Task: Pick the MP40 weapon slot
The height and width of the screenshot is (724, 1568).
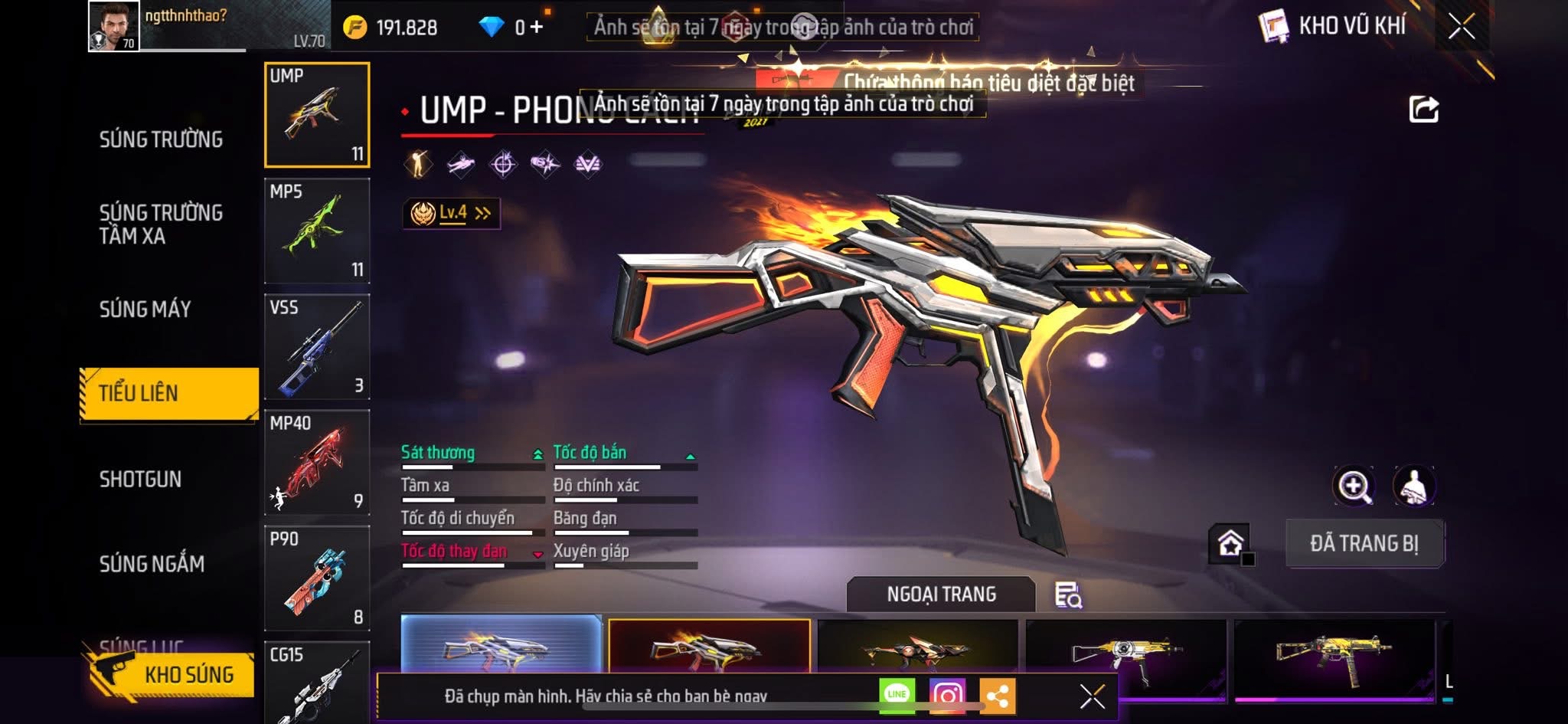Action: tap(317, 462)
